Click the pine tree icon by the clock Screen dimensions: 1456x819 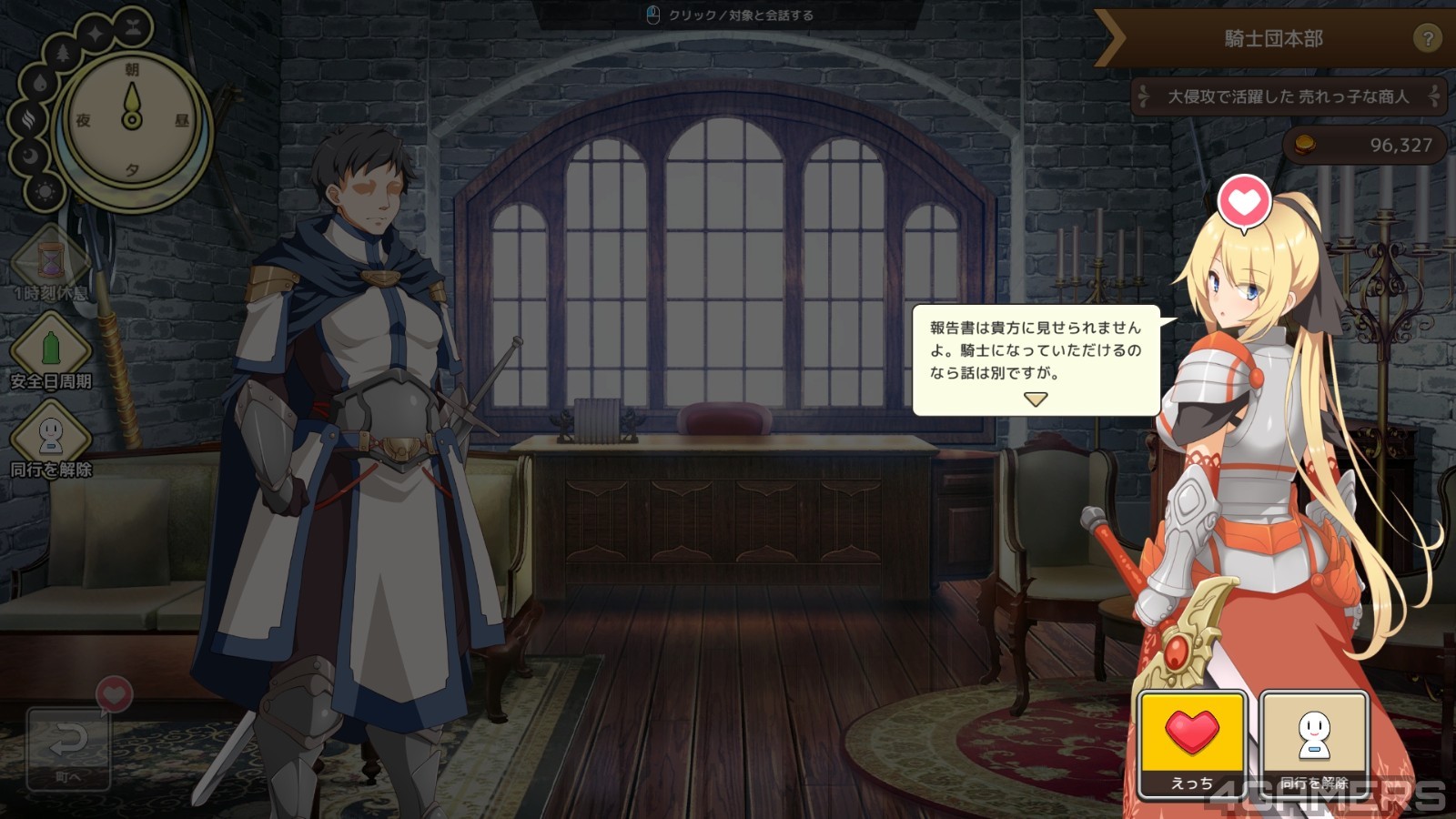(63, 53)
